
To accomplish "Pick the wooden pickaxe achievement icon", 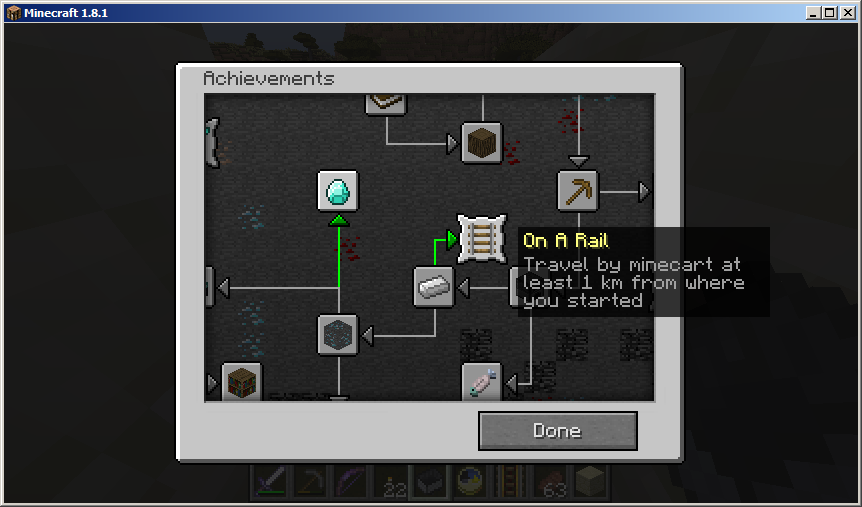I will [577, 191].
